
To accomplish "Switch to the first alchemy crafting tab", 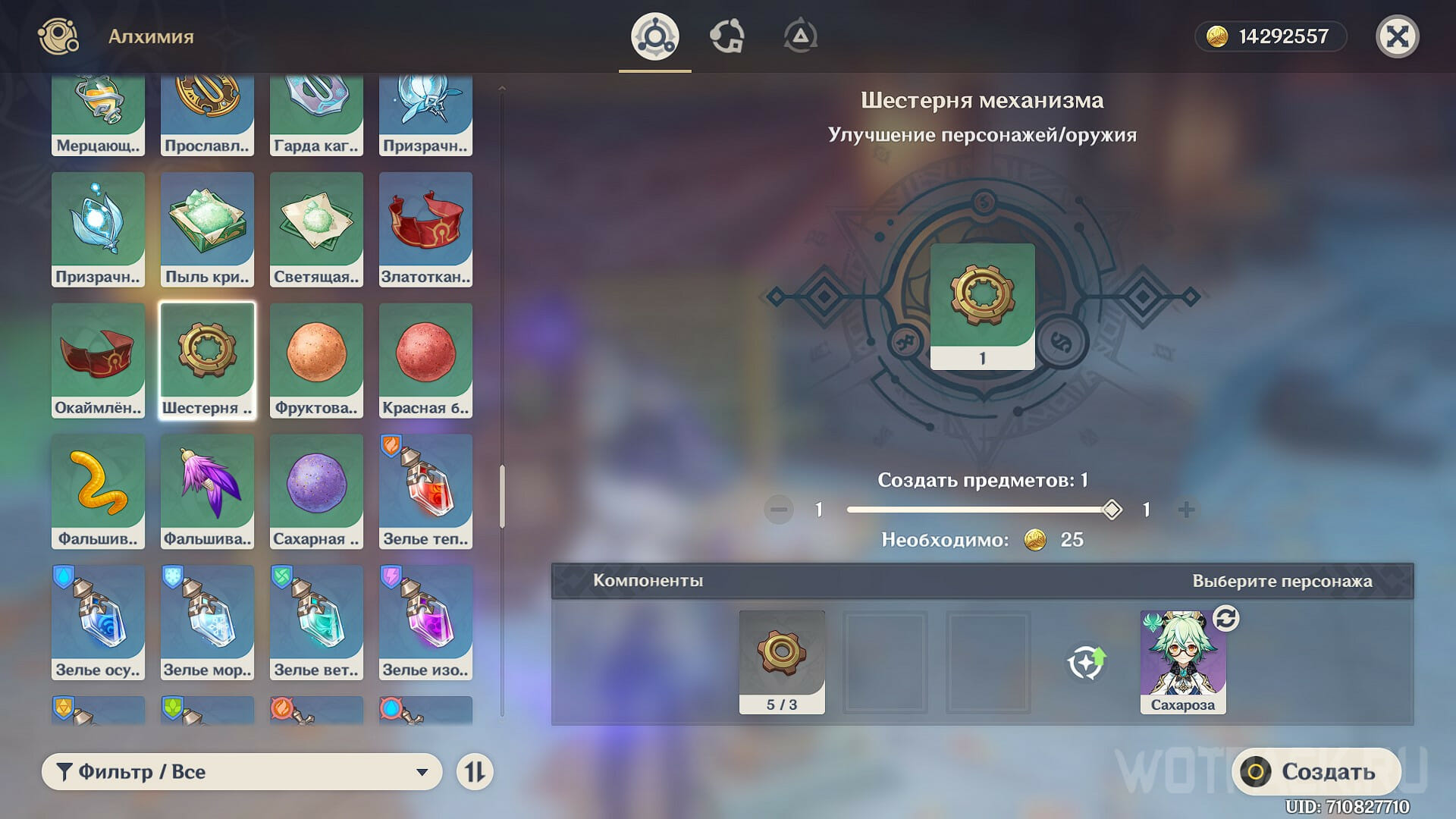I will [x=654, y=36].
